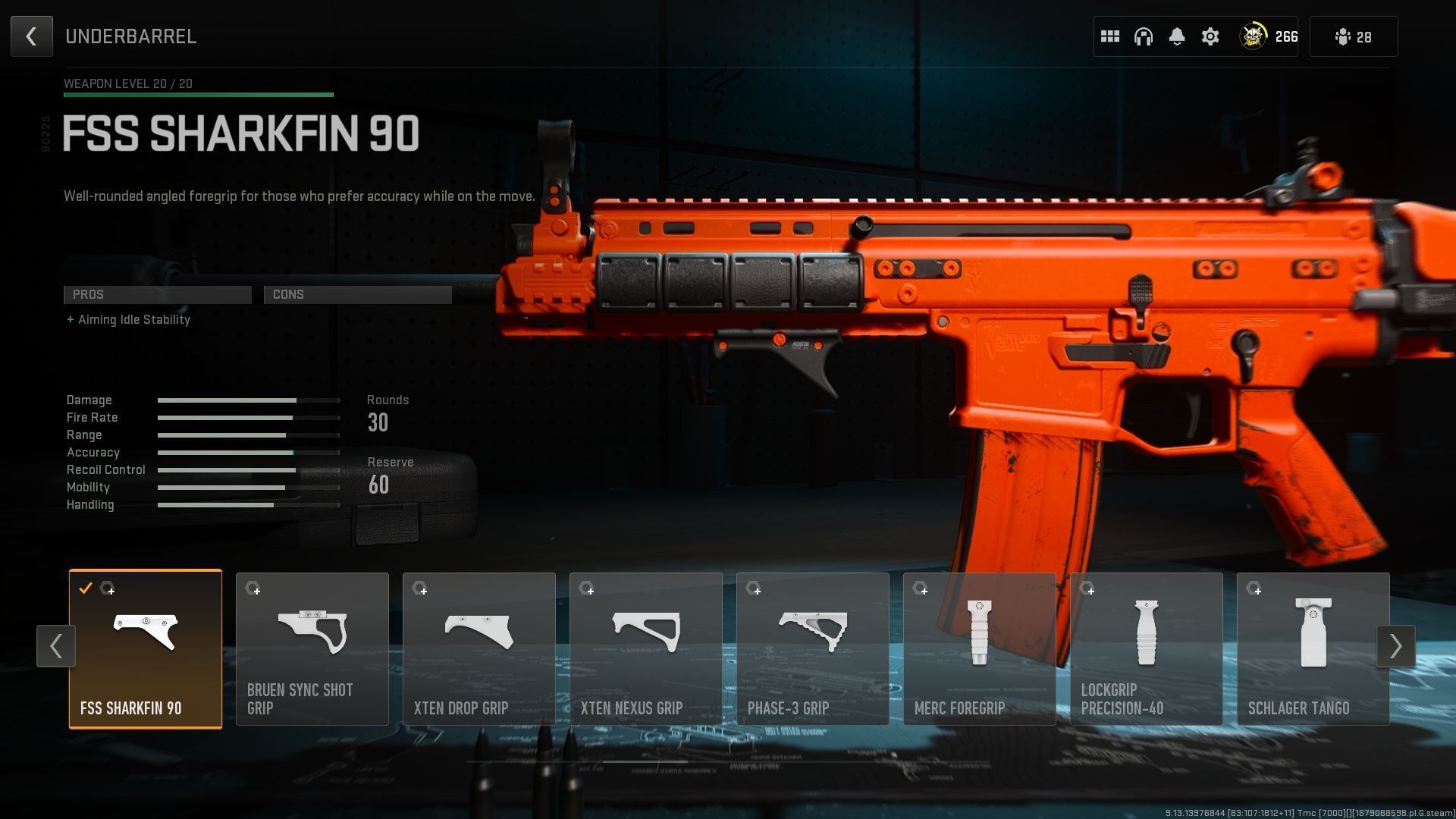This screenshot has width=1456, height=819.
Task: Click left chevron on the attachment carousel
Action: click(56, 646)
